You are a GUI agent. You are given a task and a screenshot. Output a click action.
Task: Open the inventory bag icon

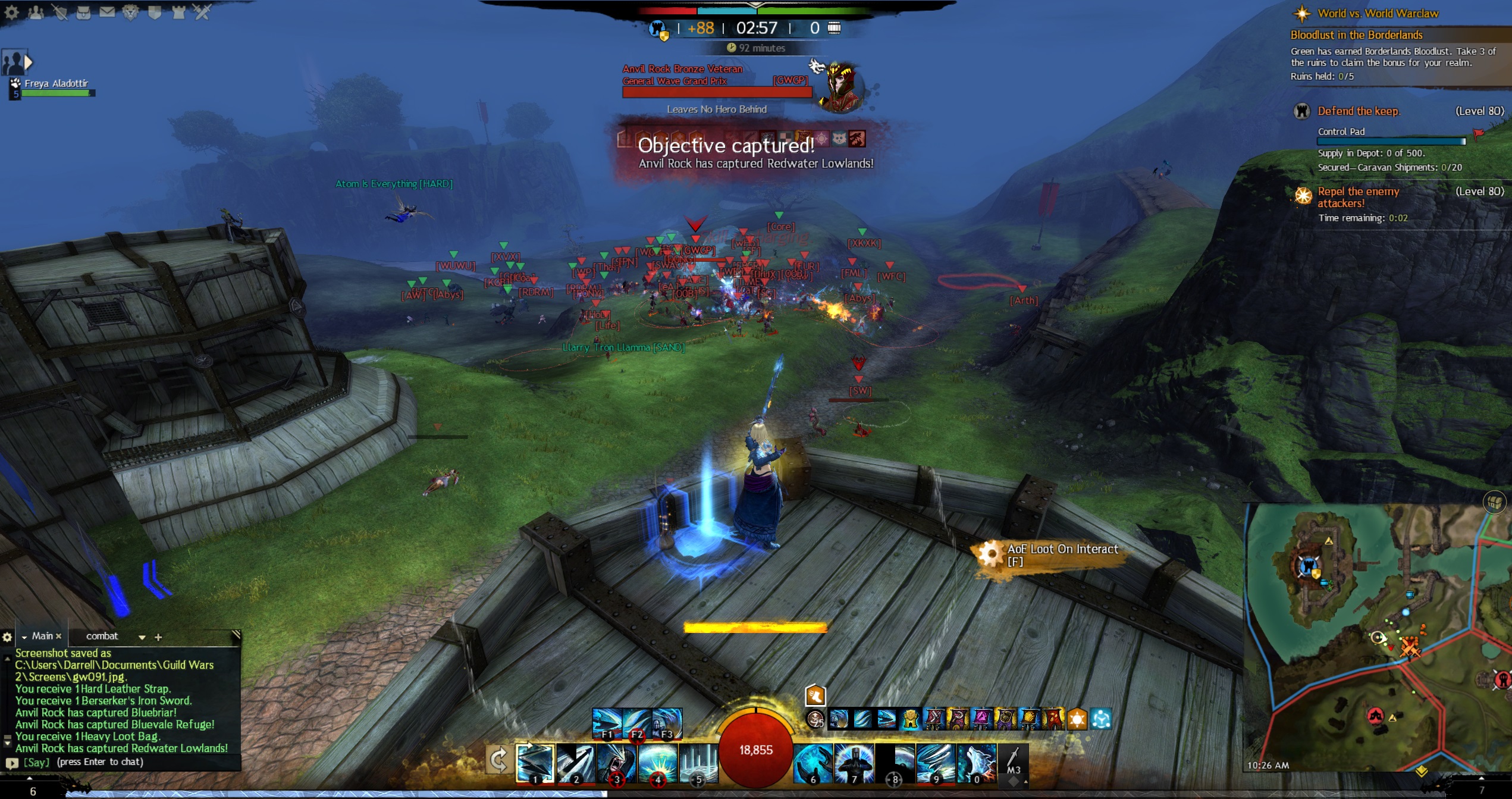coord(83,12)
